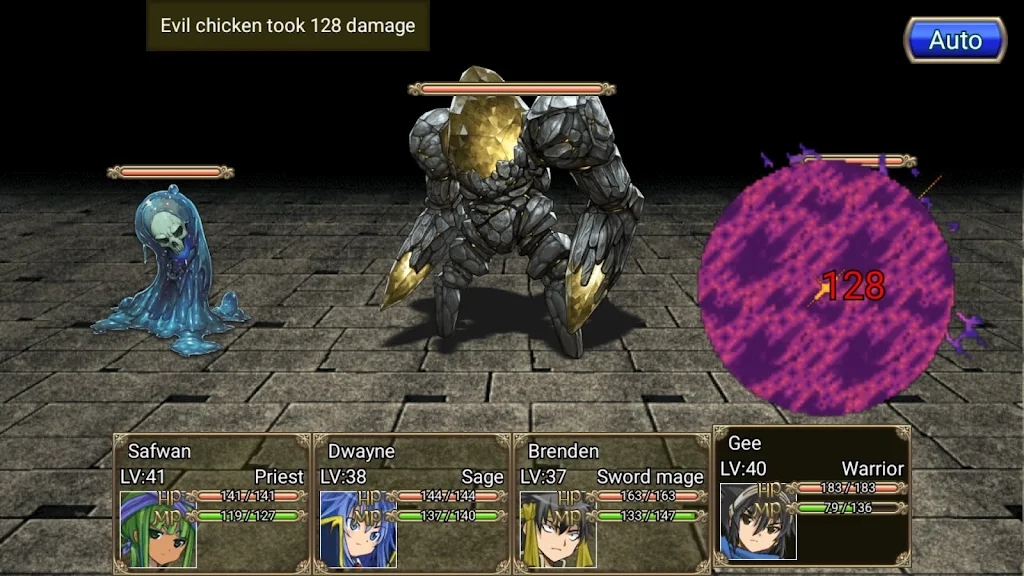Toggle the Auto battle button
Screen dimensions: 1024x576
tap(955, 41)
